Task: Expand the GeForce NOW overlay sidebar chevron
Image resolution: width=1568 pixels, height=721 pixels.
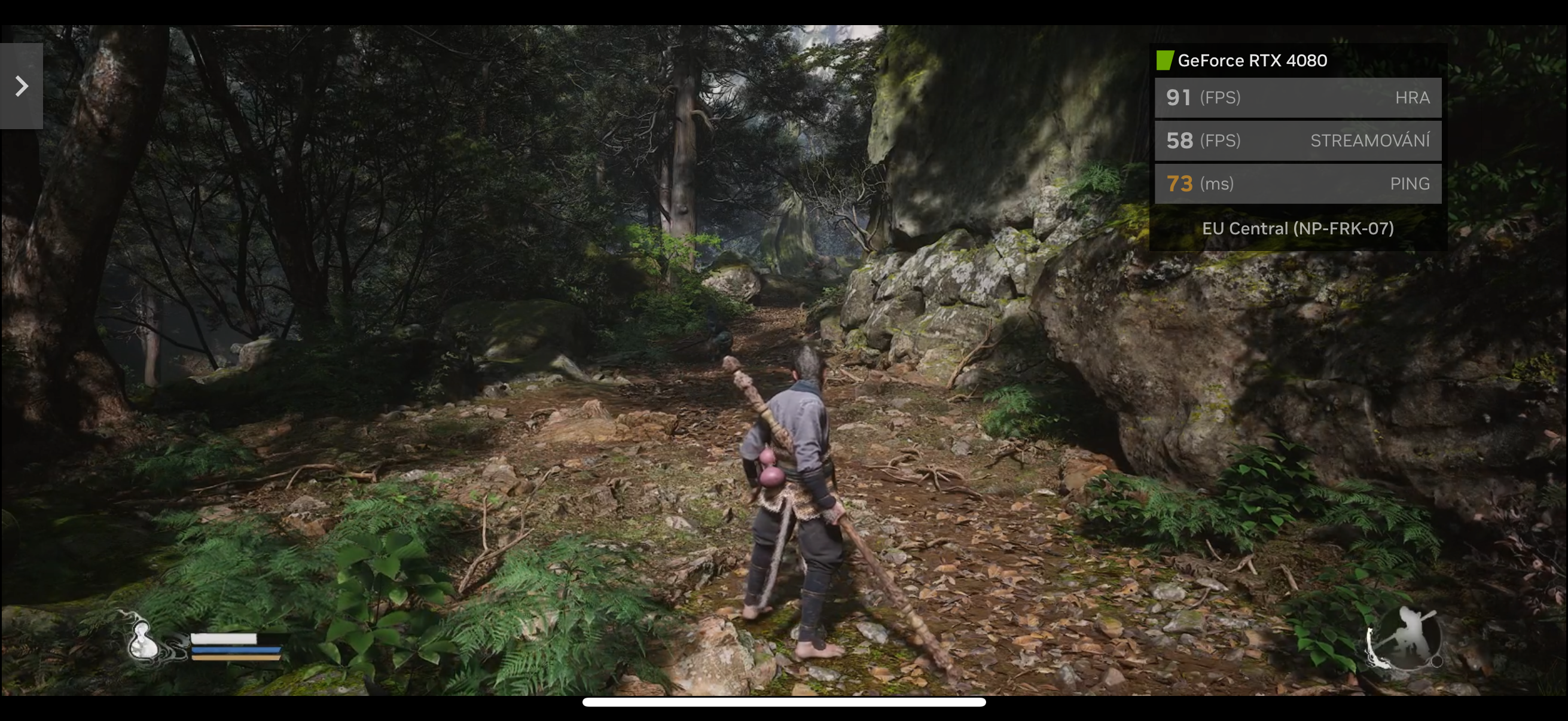Action: tap(22, 87)
